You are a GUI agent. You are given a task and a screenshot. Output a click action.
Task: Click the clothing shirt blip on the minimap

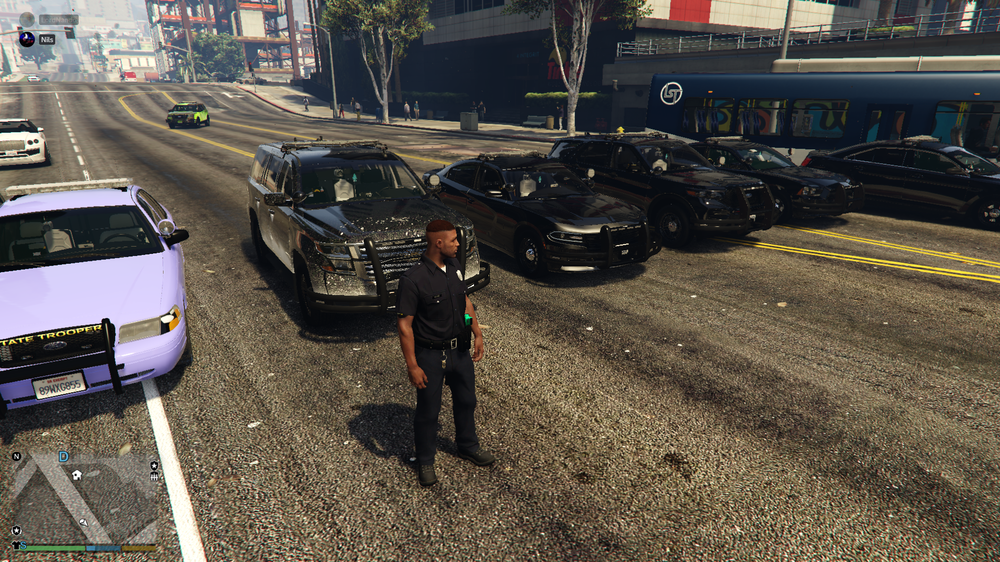[15, 545]
